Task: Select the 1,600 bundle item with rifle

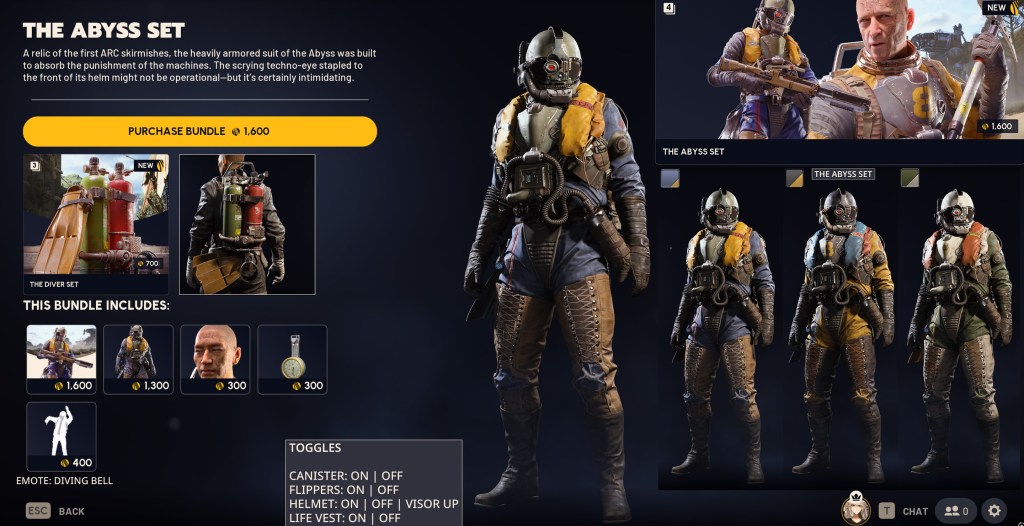Action: [x=61, y=359]
